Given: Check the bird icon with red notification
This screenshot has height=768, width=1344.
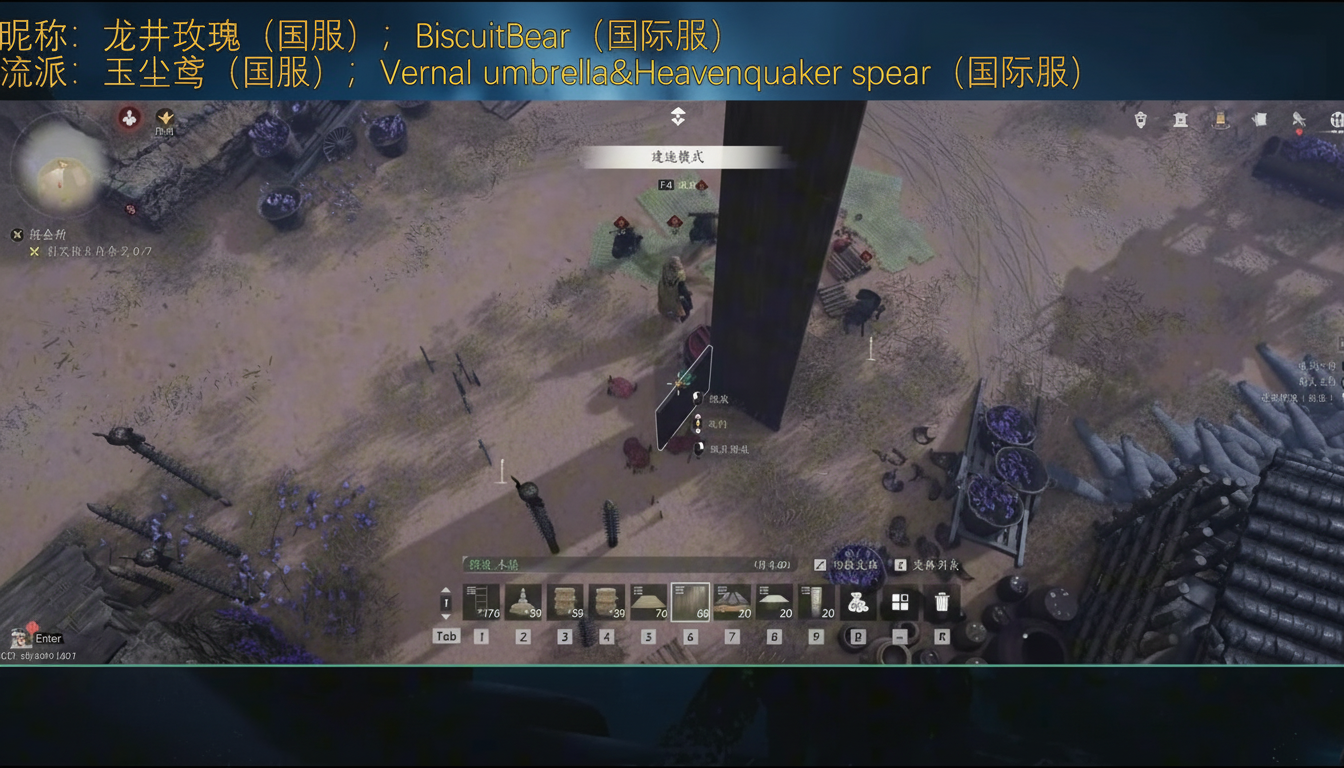Looking at the screenshot, I should [x=1299, y=120].
